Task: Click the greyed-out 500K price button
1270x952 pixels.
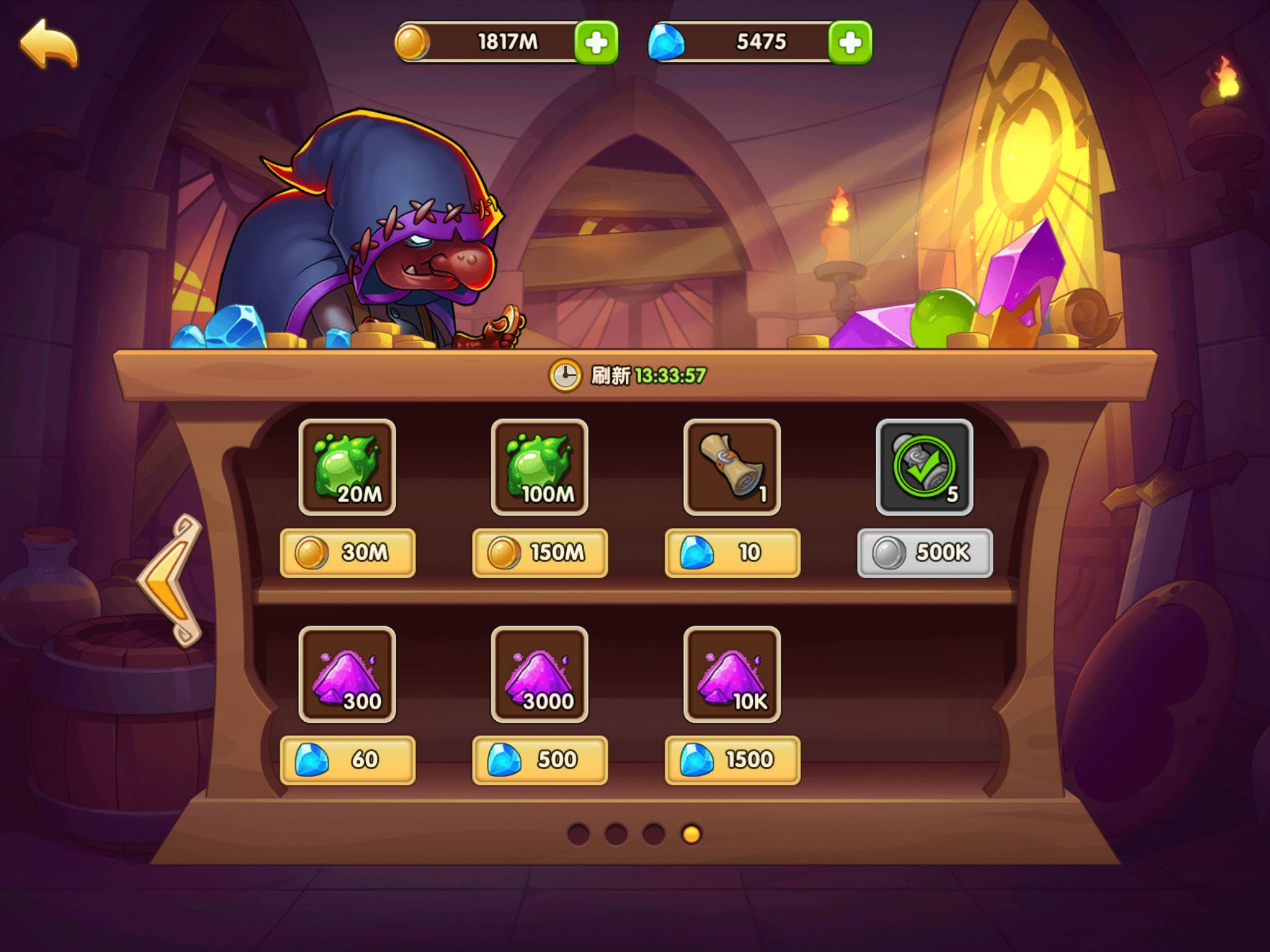Action: (924, 553)
